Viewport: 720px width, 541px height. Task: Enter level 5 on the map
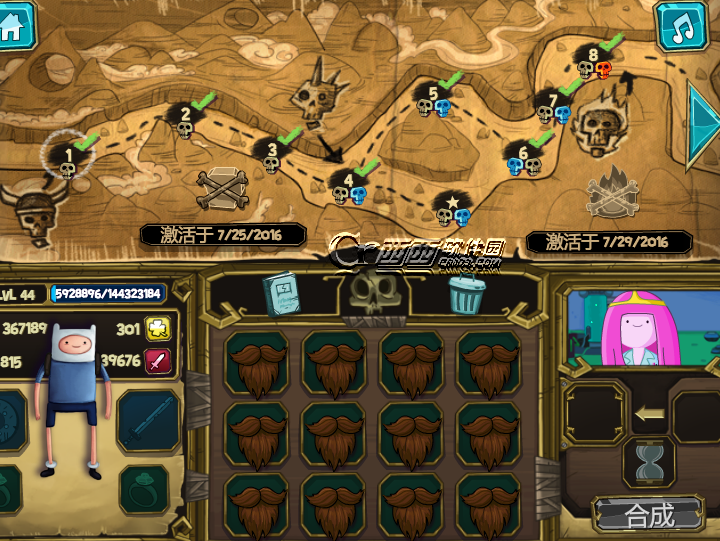(433, 99)
